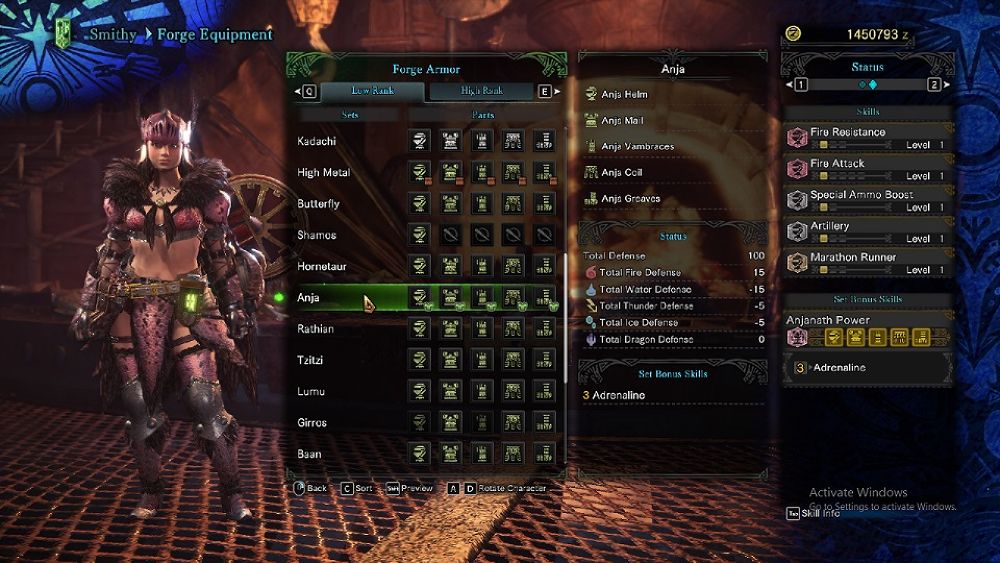Choose the Tzitzi armor set
The width and height of the screenshot is (1000, 563).
click(311, 360)
